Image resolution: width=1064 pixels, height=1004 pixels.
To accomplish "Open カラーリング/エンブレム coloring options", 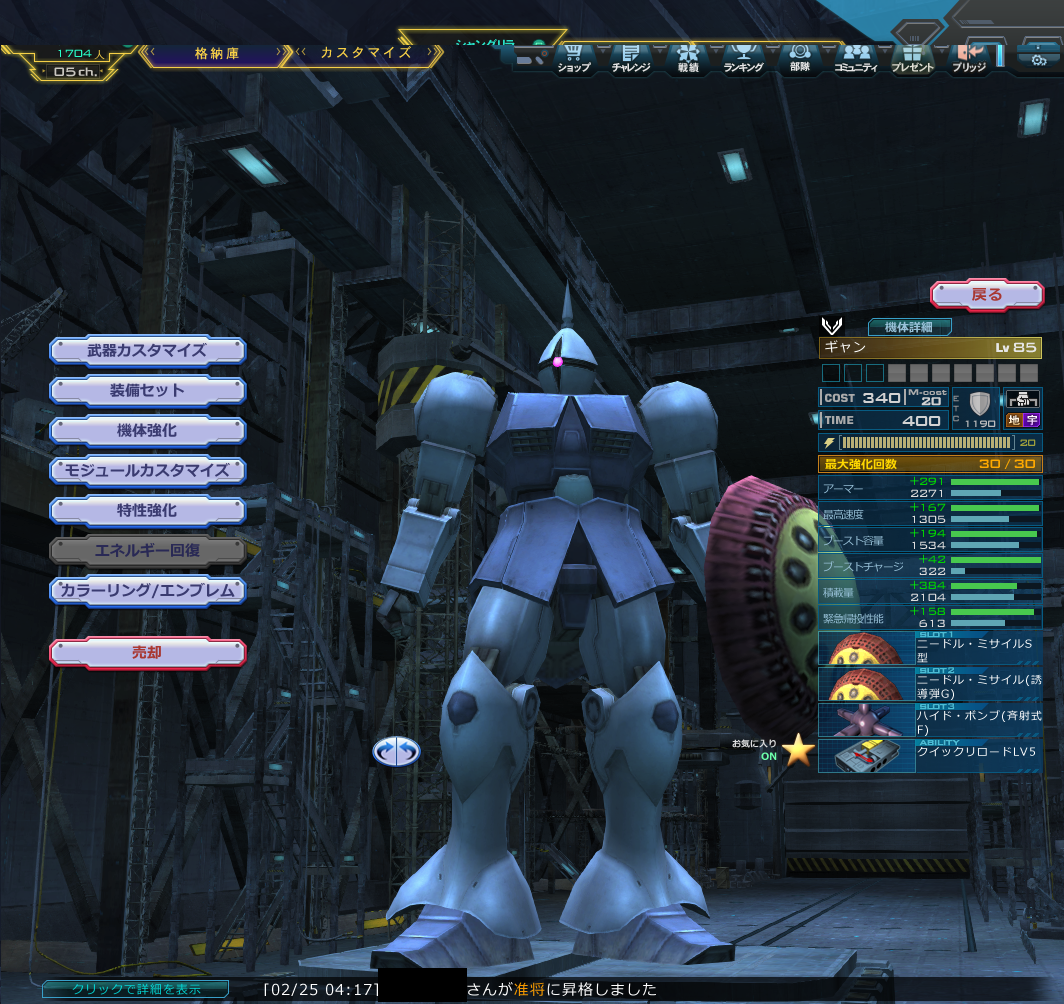I will pos(147,591).
